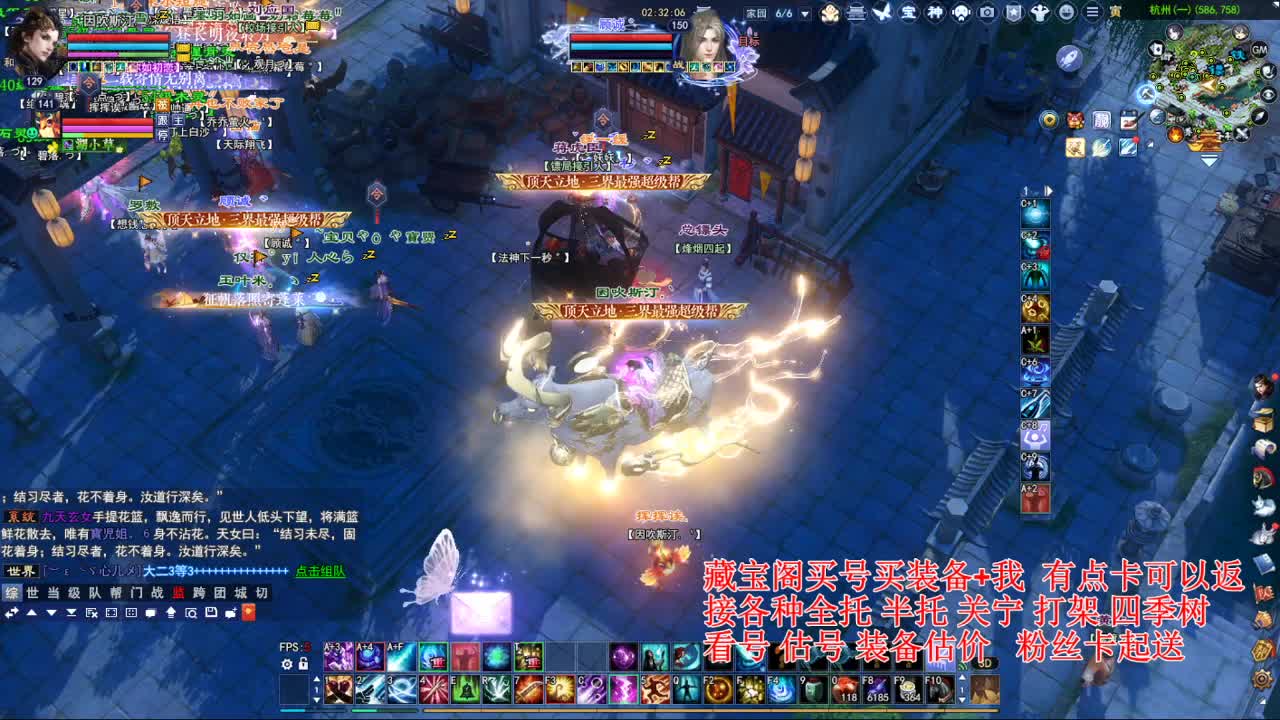Open the mask-shaped panel icon near the camera icon

[961, 14]
